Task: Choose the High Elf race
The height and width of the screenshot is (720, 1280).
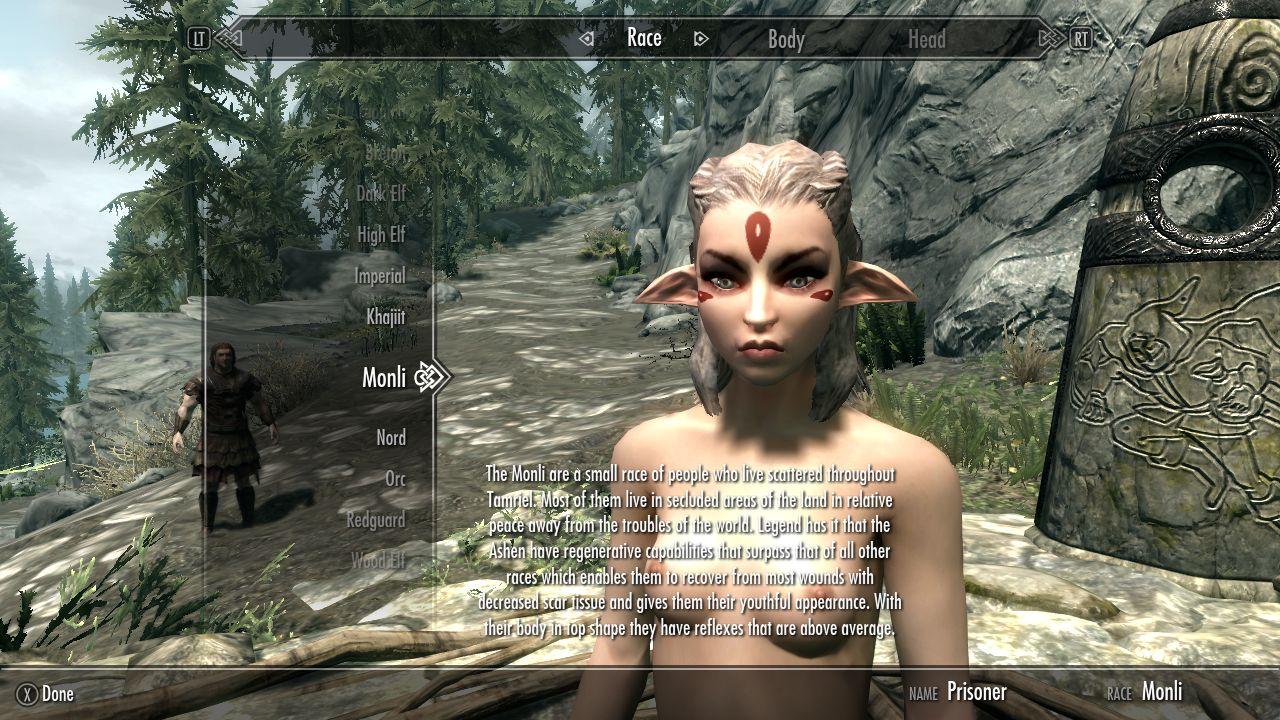Action: (x=381, y=235)
